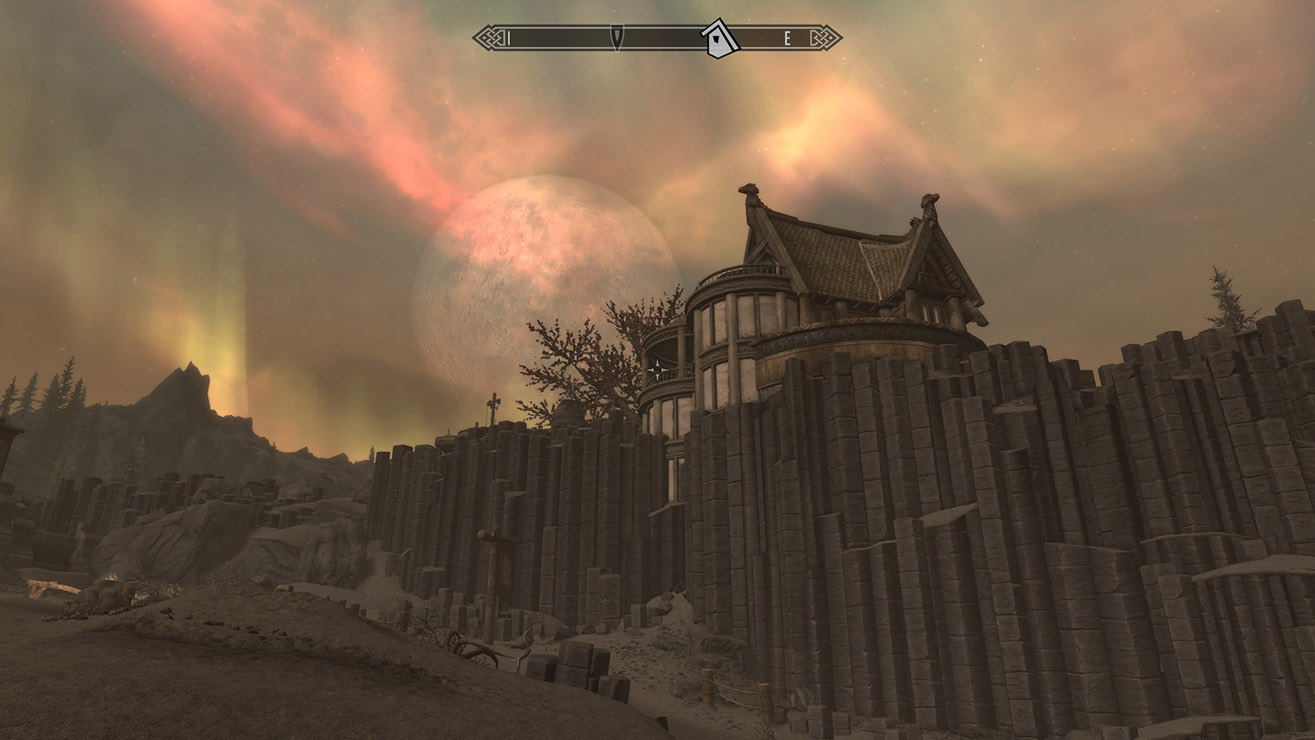
Task: Click the house location marker on the compass
Action: 718,40
